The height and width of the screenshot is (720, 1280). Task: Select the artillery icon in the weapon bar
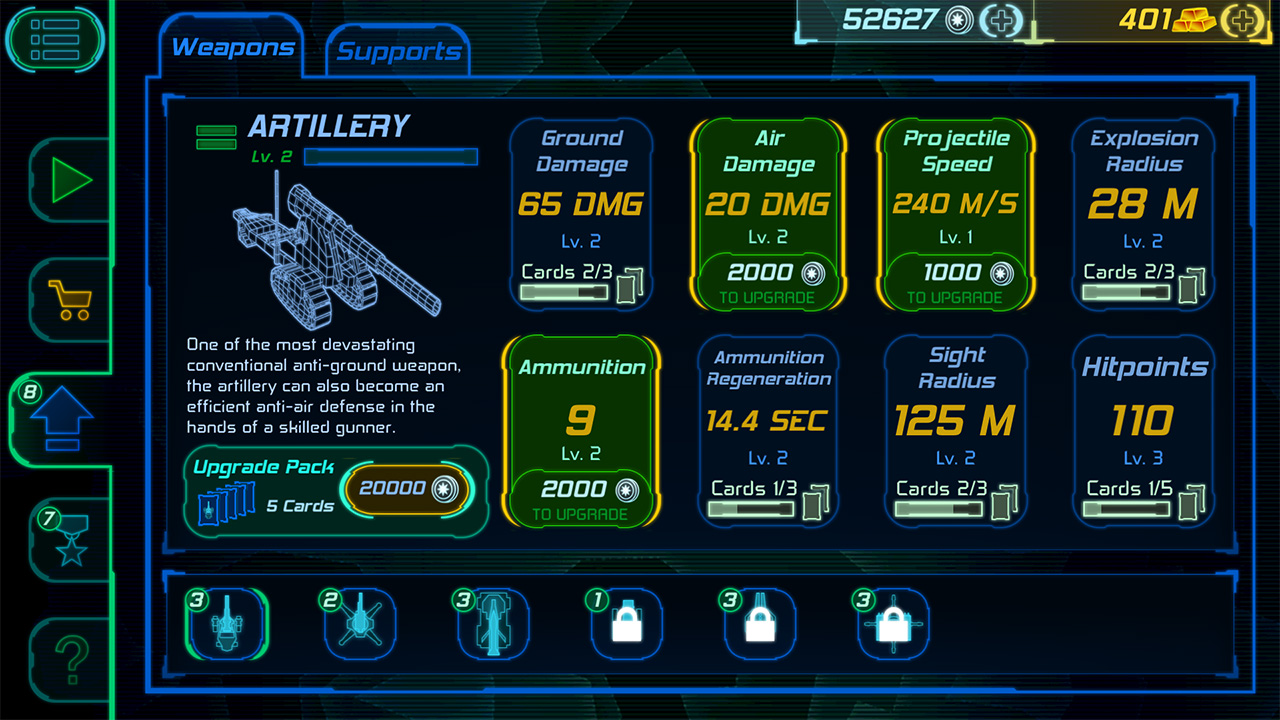(x=226, y=622)
